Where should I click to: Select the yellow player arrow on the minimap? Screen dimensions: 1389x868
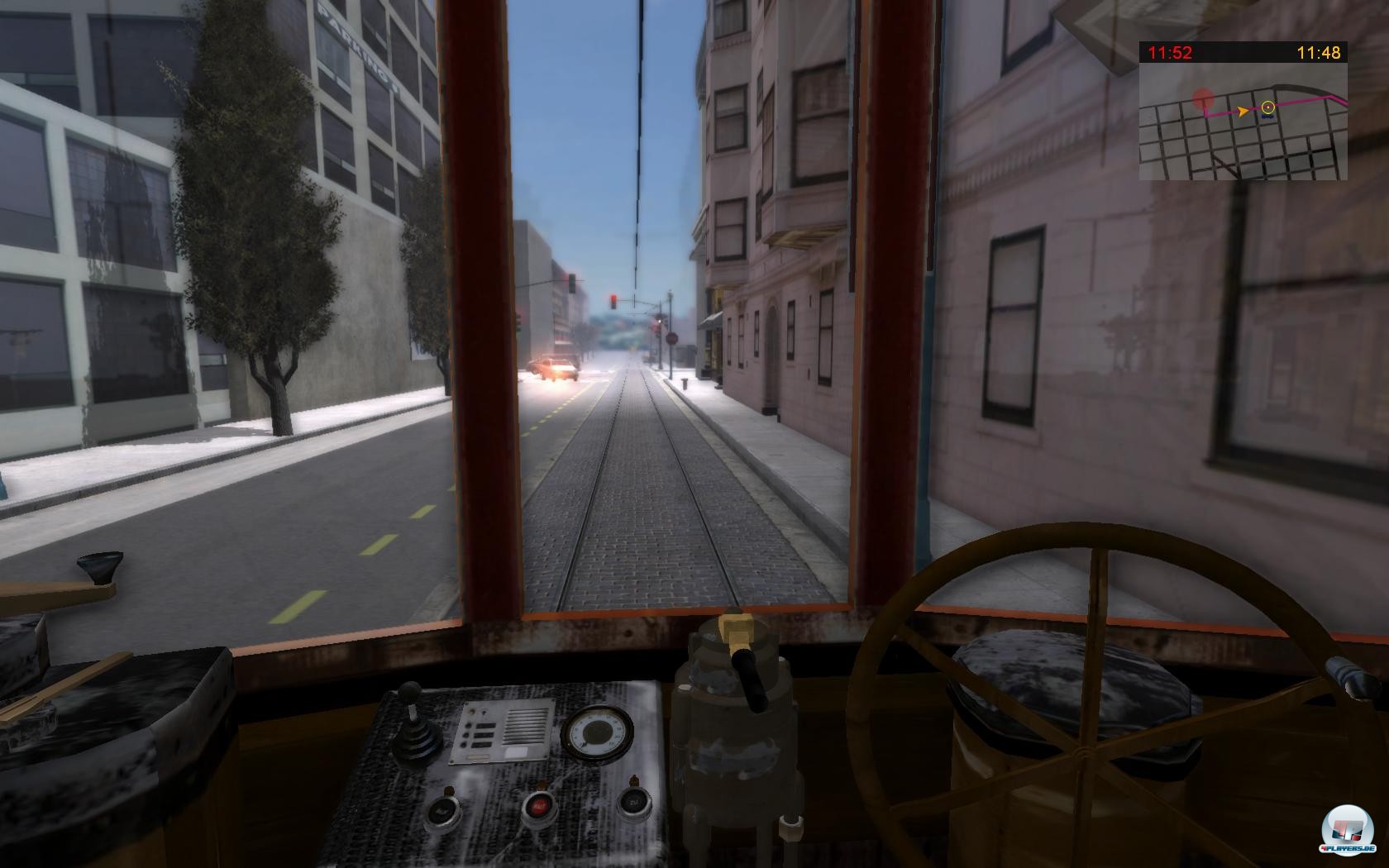[x=1243, y=111]
